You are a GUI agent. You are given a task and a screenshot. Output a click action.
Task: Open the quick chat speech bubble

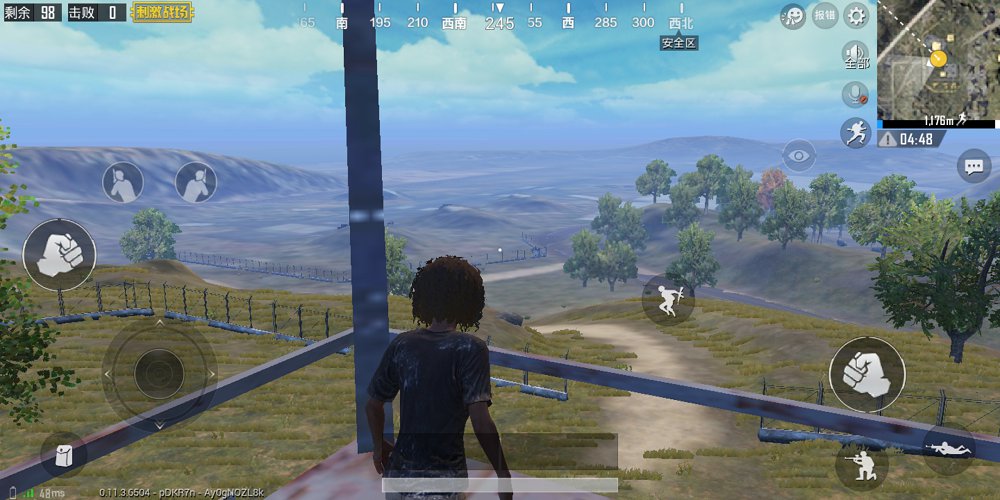point(973,165)
